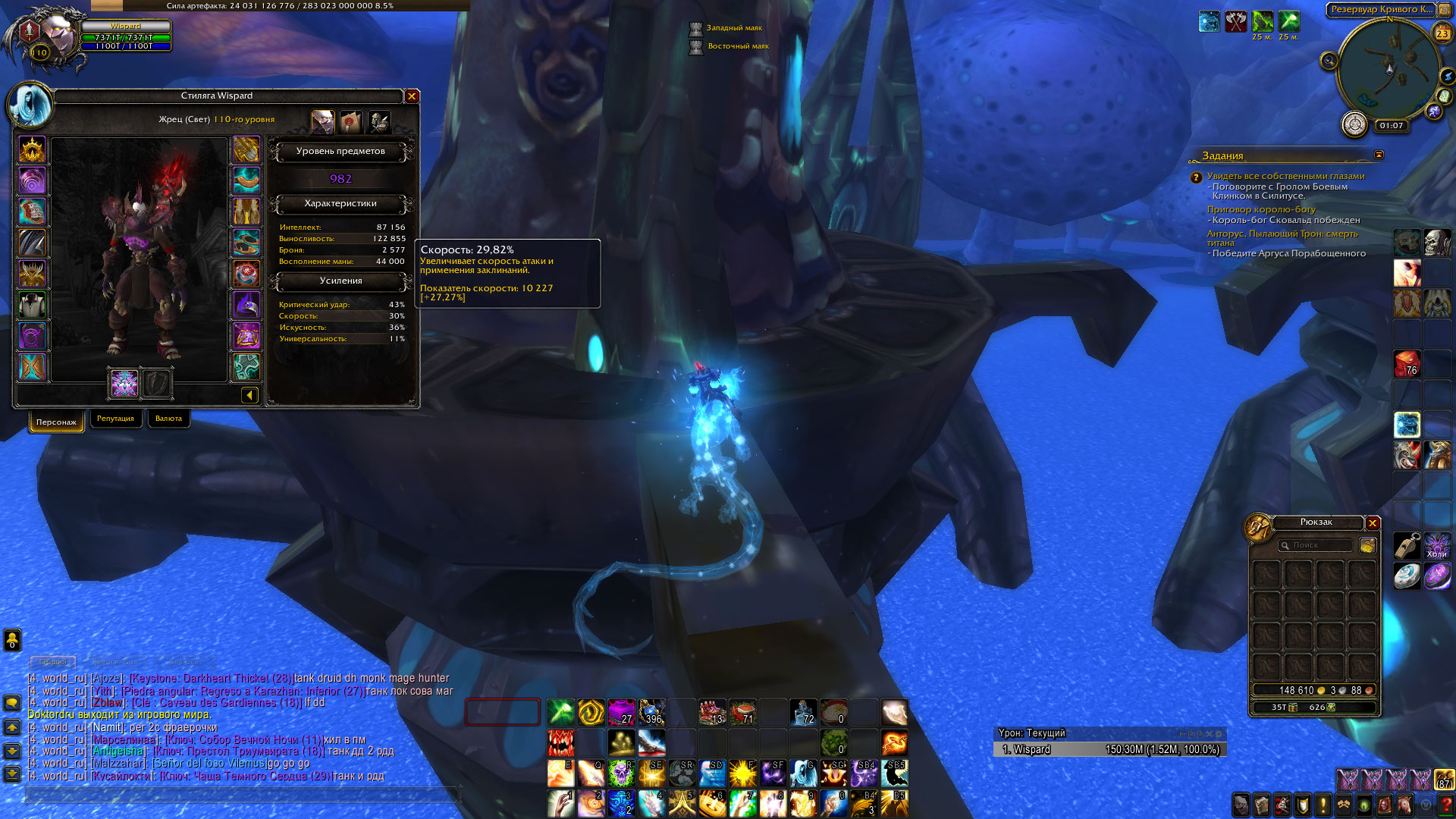Open the red question mark help button
Viewport: 1456px width, 819px height.
tap(1445, 804)
